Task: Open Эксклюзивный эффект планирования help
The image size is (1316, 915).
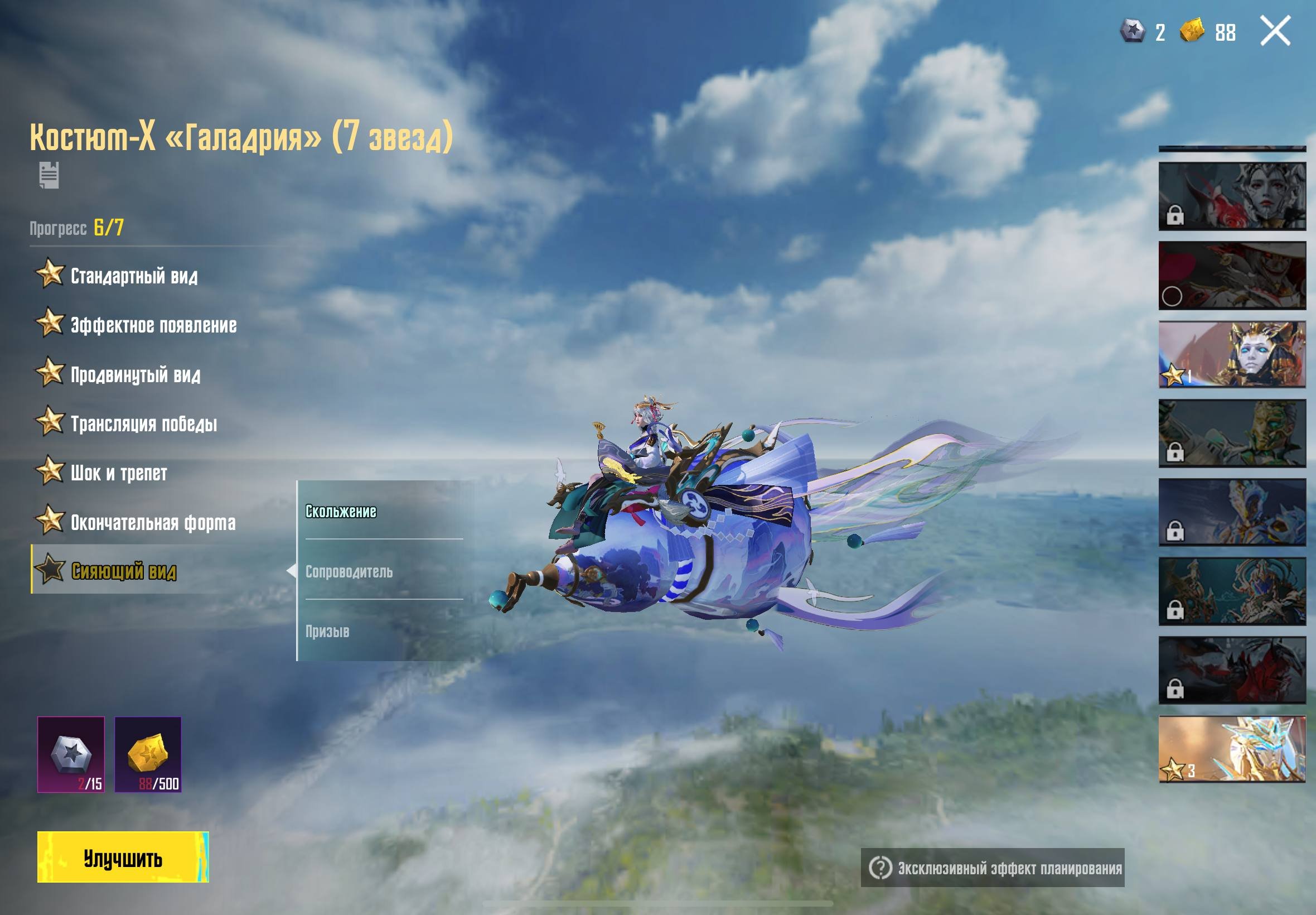Action: 993,868
